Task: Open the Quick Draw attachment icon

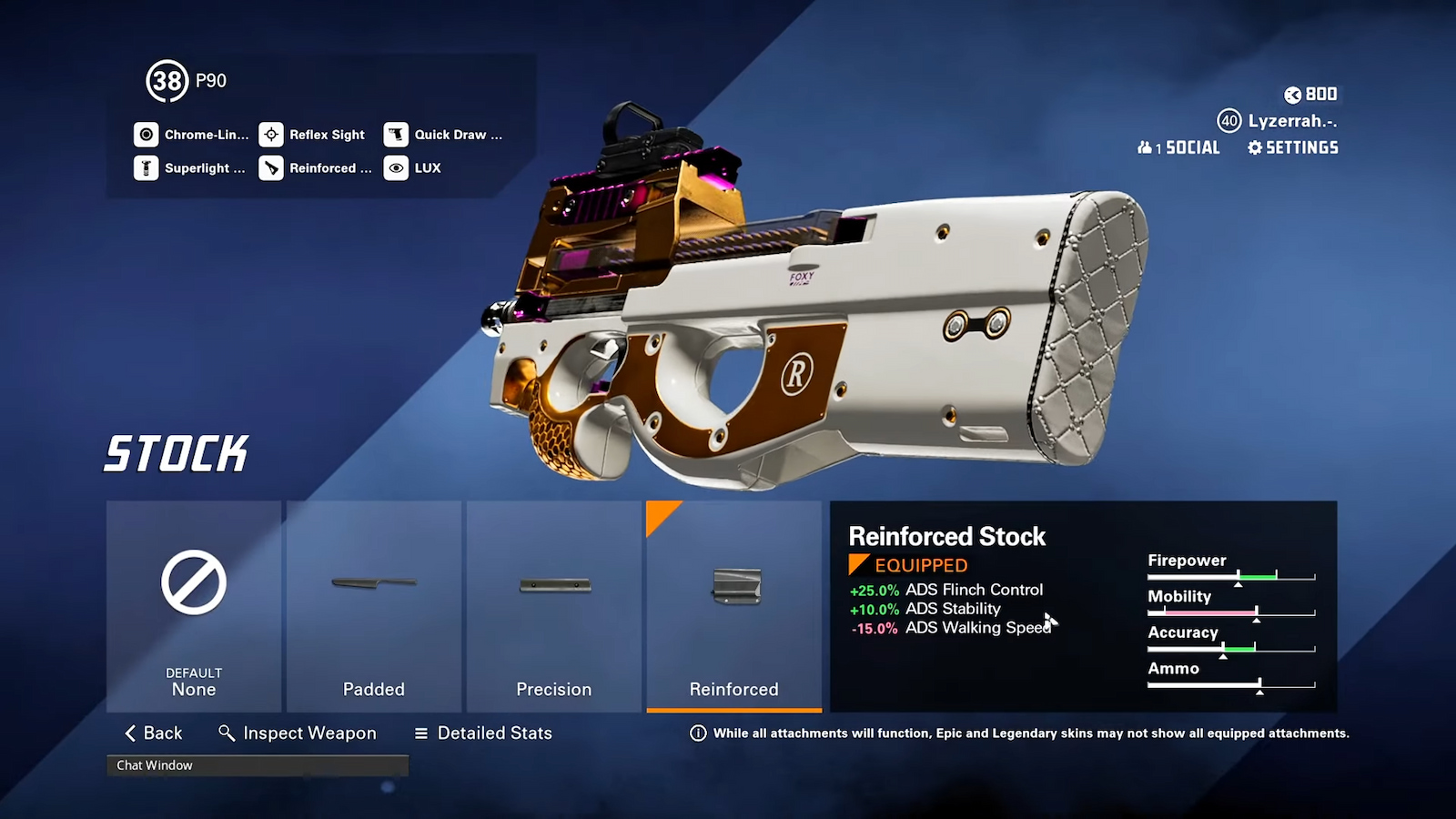Action: pos(397,134)
